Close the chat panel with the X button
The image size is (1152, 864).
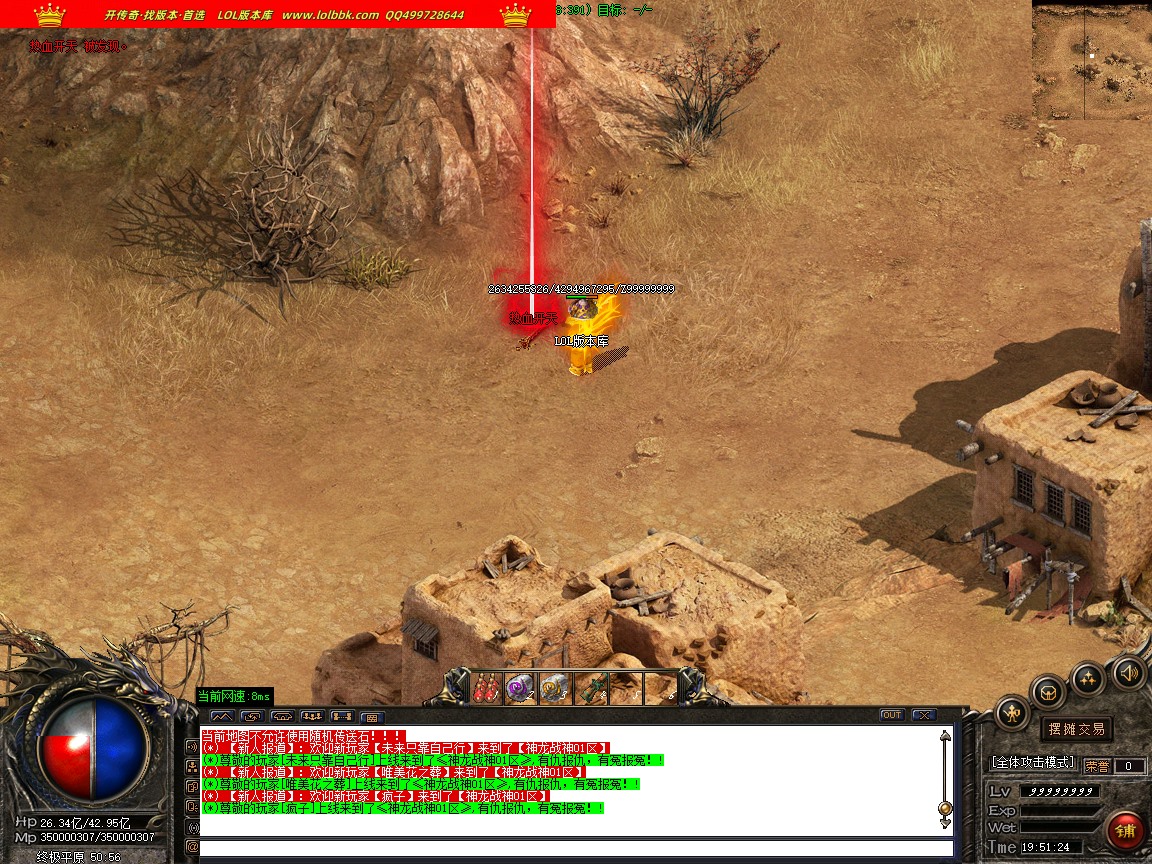pos(923,715)
